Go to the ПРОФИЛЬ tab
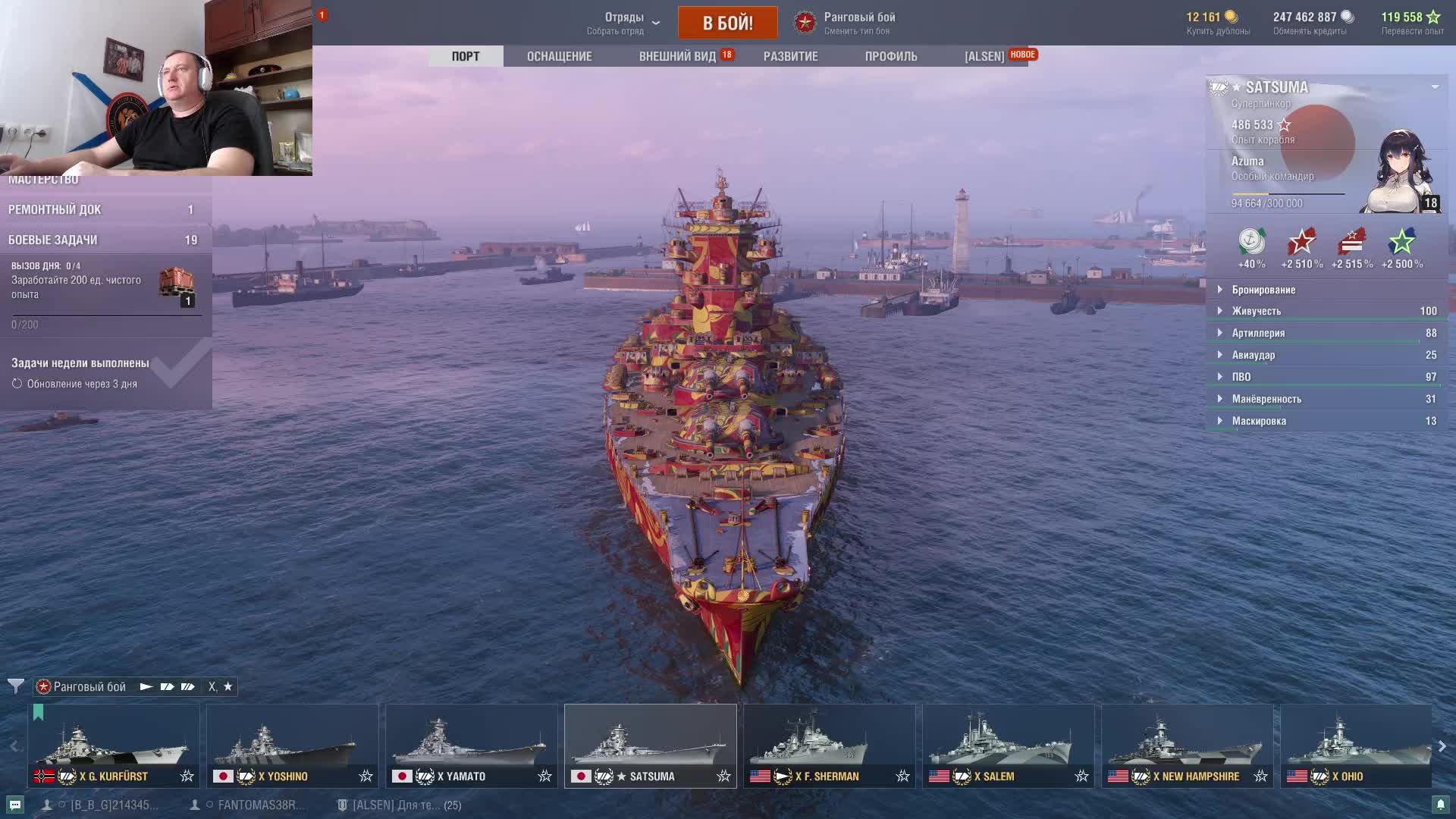 890,56
